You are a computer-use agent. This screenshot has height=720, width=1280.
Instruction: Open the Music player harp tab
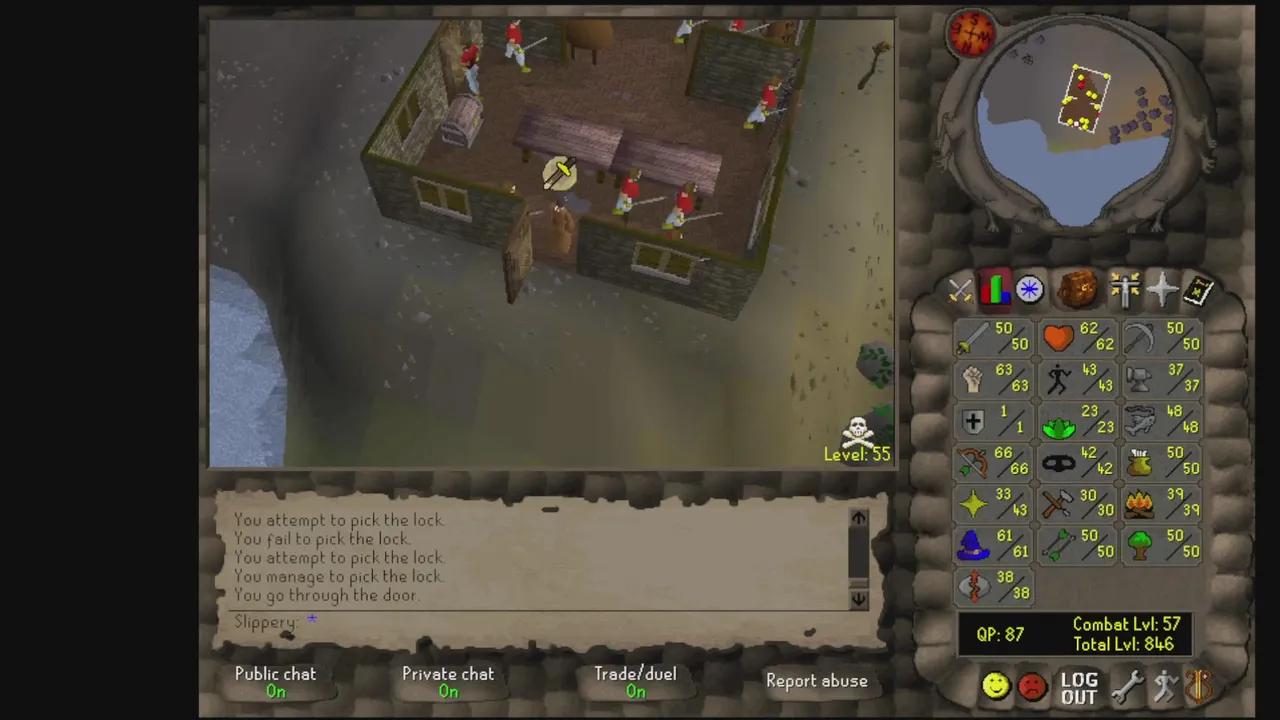[1198, 685]
